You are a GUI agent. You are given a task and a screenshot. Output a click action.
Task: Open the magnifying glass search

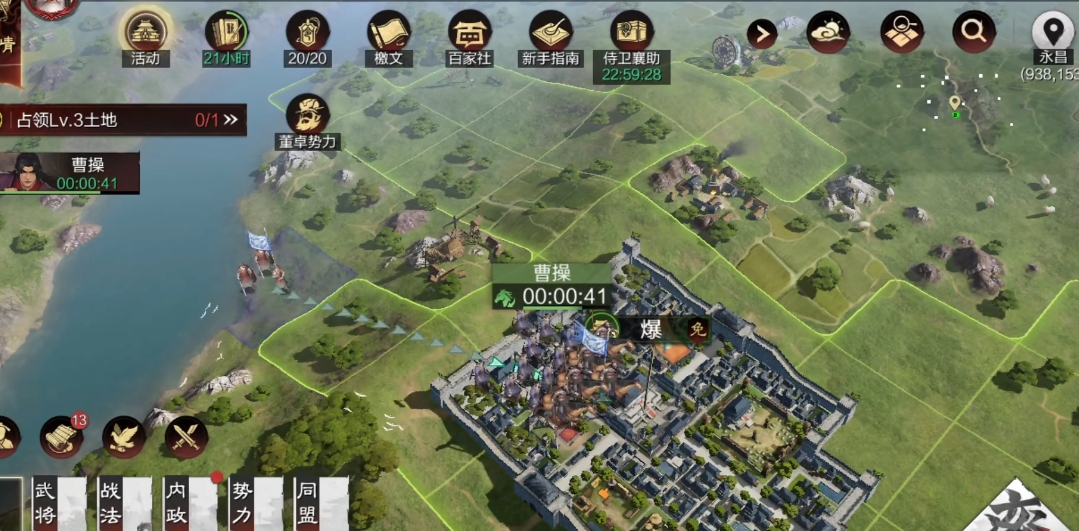tap(973, 33)
